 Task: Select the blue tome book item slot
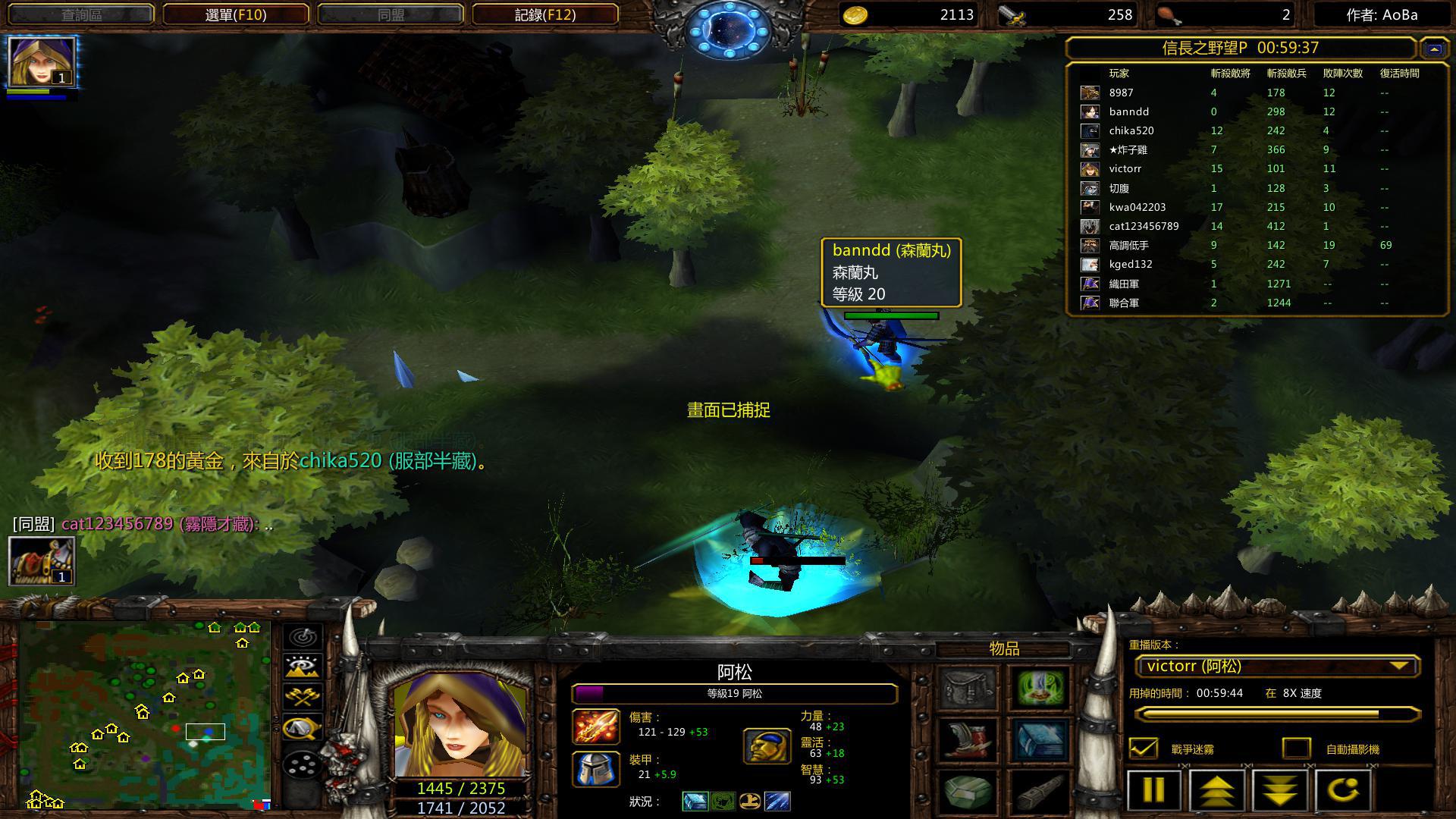pos(1040,740)
